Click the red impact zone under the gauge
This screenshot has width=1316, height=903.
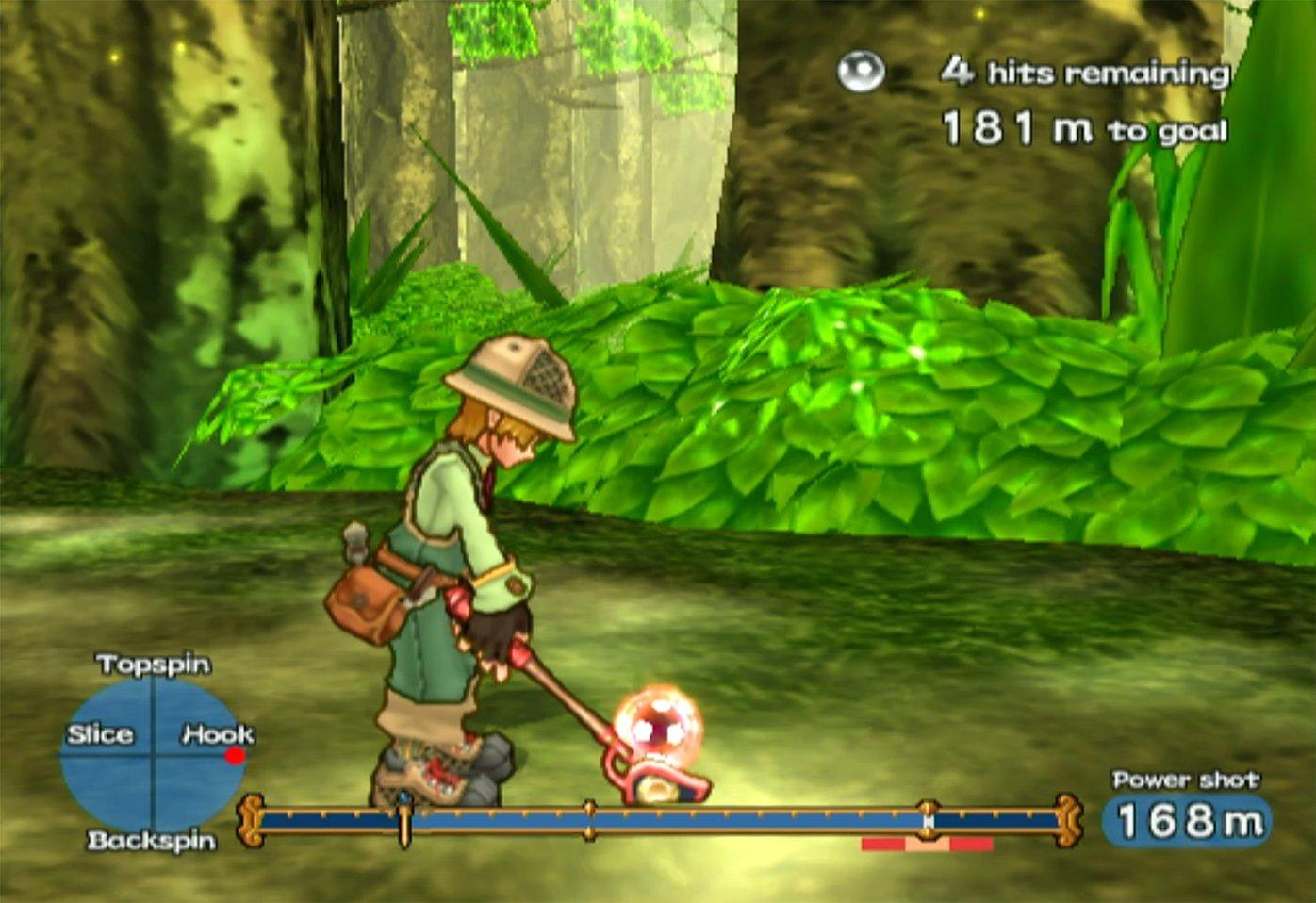[x=927, y=845]
